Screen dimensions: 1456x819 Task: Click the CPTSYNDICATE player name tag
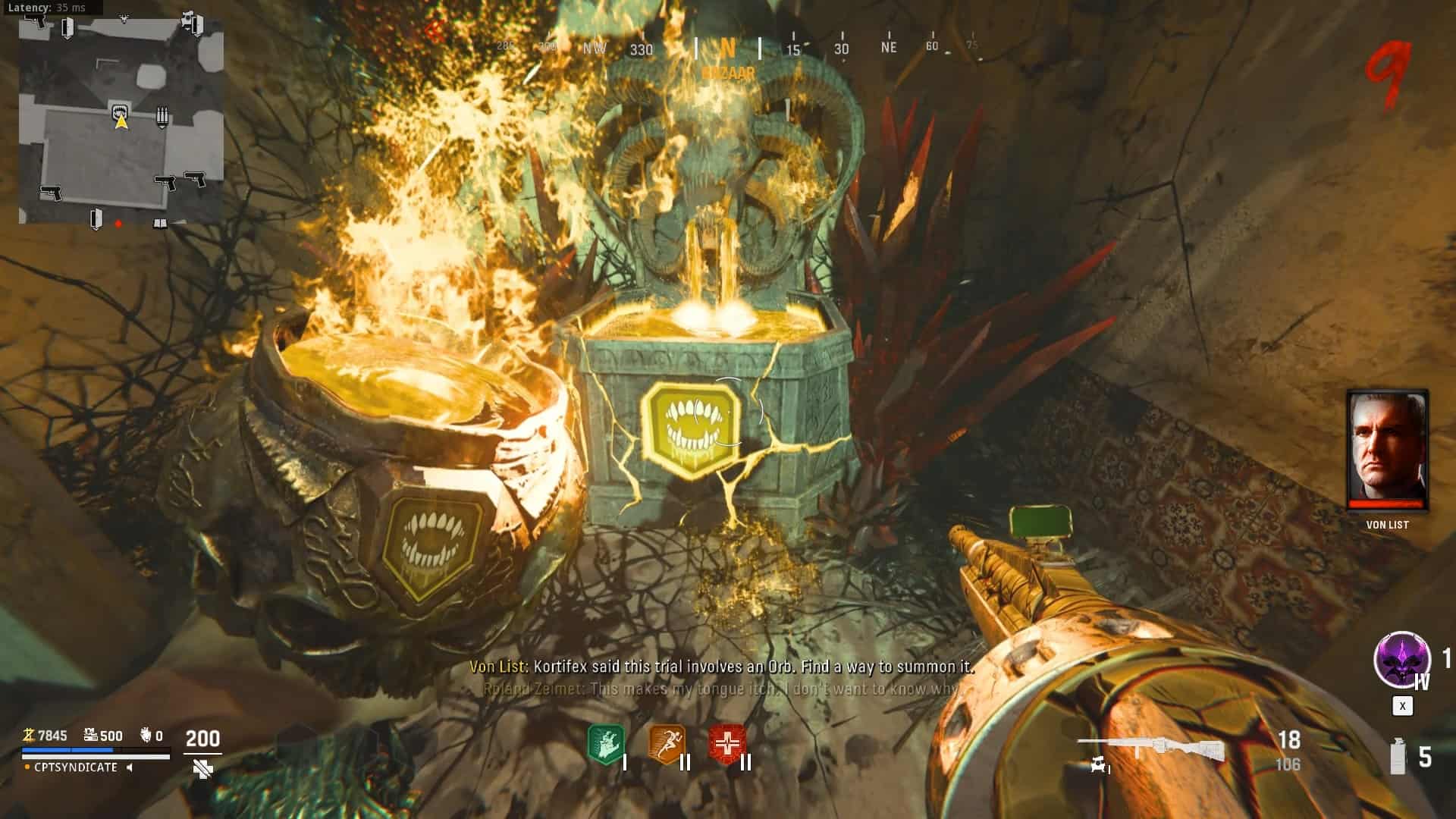(76, 767)
